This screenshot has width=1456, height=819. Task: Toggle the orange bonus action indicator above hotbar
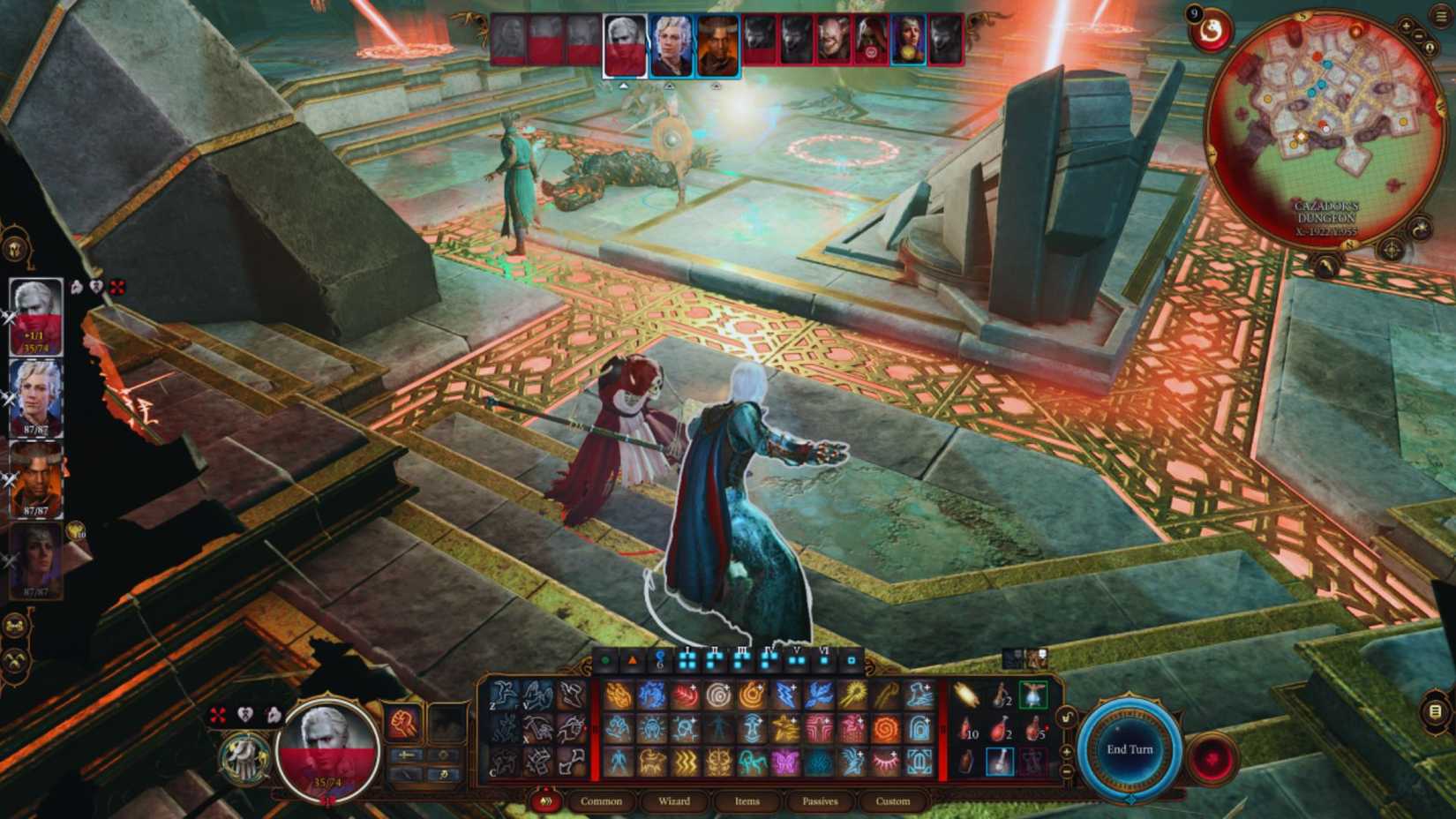[634, 660]
